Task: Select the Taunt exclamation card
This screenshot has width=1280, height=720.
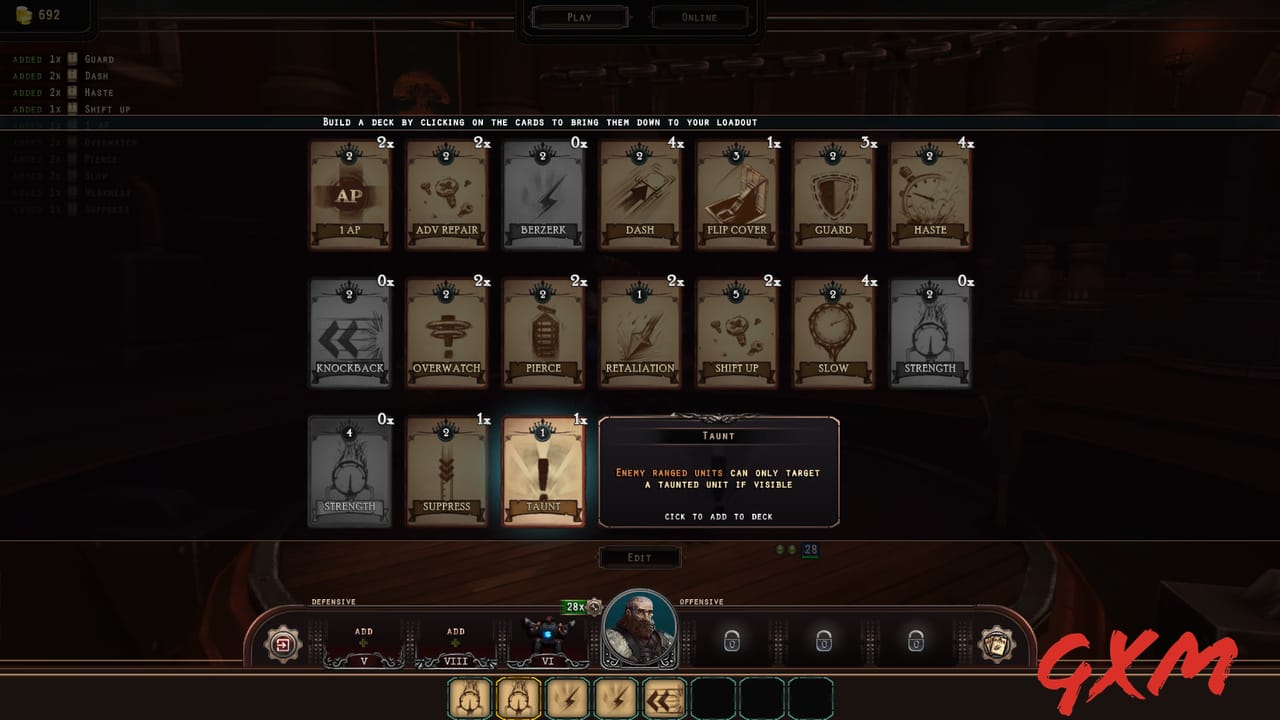Action: coord(543,470)
